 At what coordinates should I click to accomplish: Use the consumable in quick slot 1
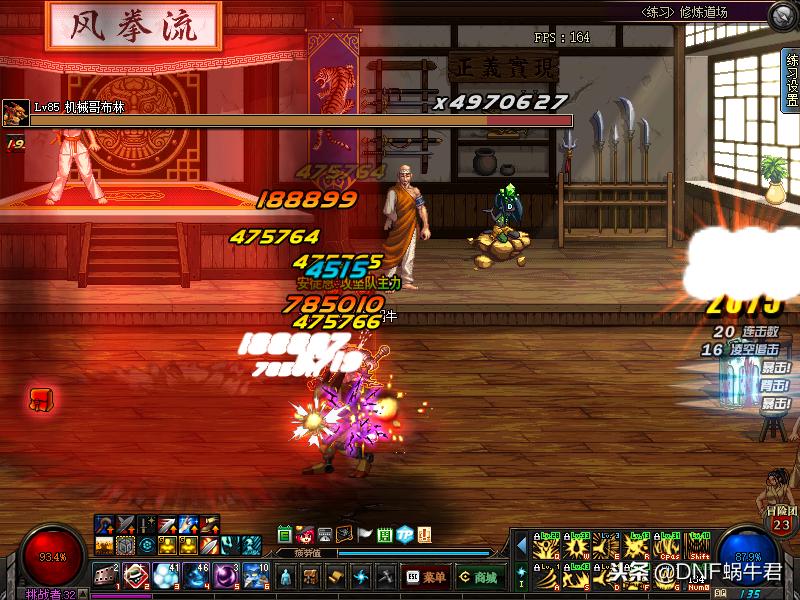coord(107,575)
